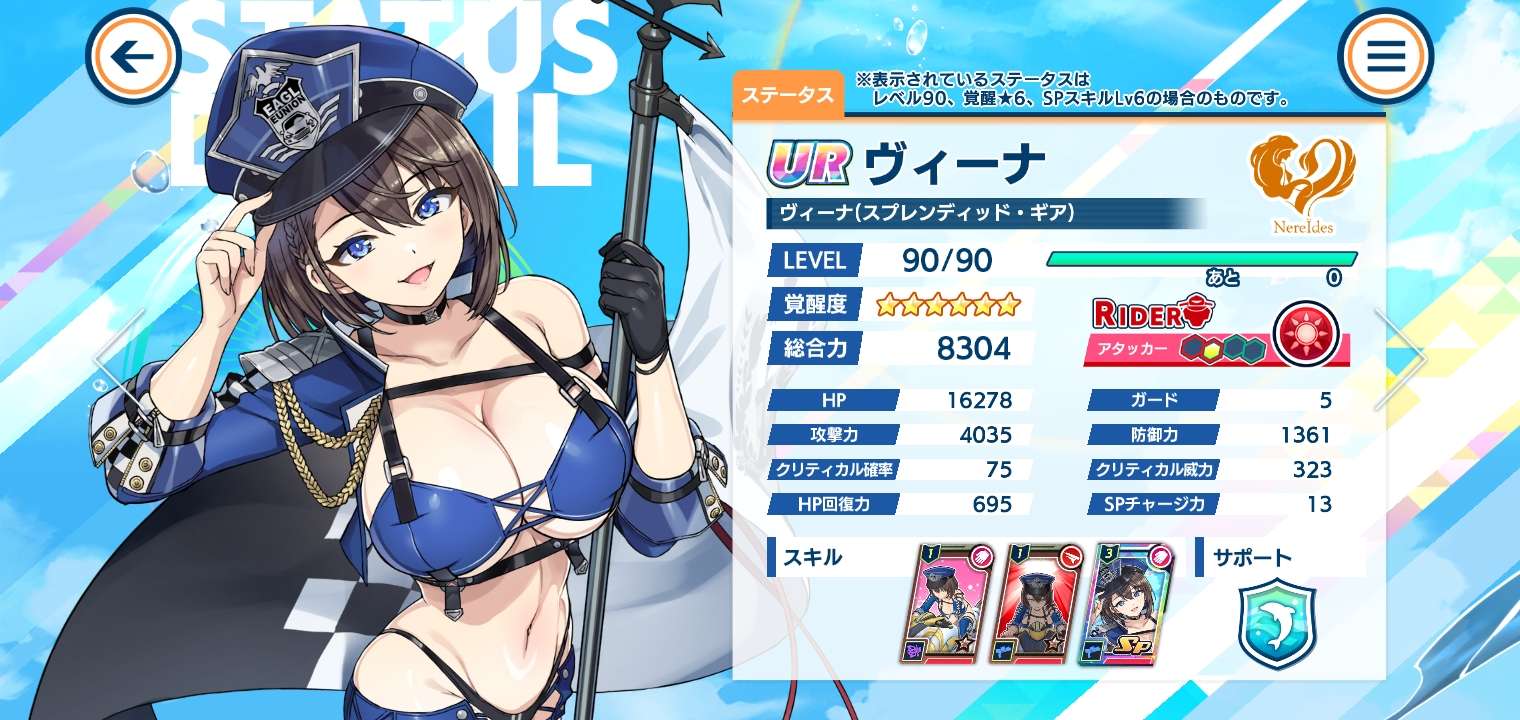Open the hamburger menu
This screenshot has height=720, width=1520.
[1385, 57]
